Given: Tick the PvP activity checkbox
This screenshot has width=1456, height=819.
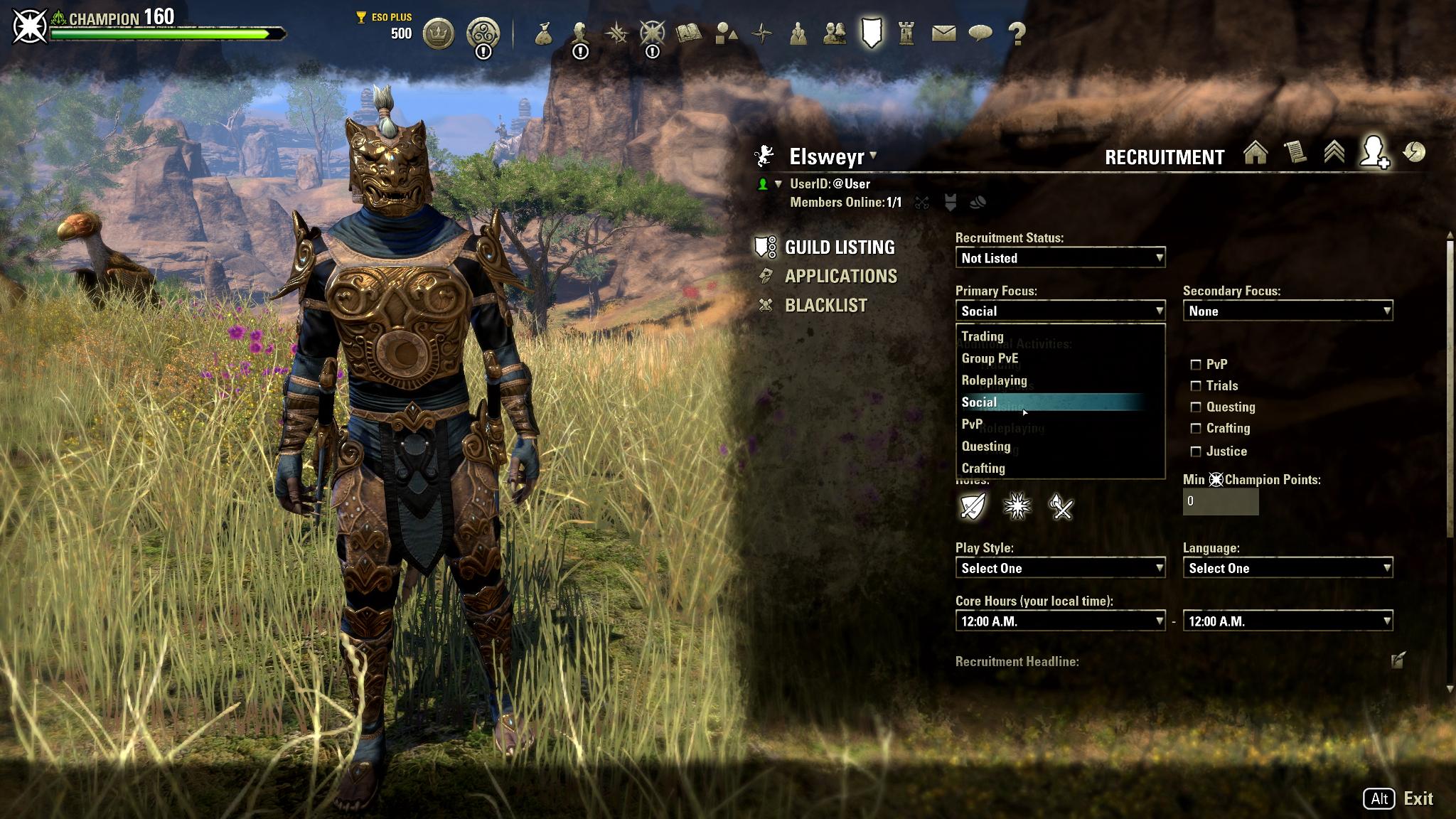Looking at the screenshot, I should 1196,365.
